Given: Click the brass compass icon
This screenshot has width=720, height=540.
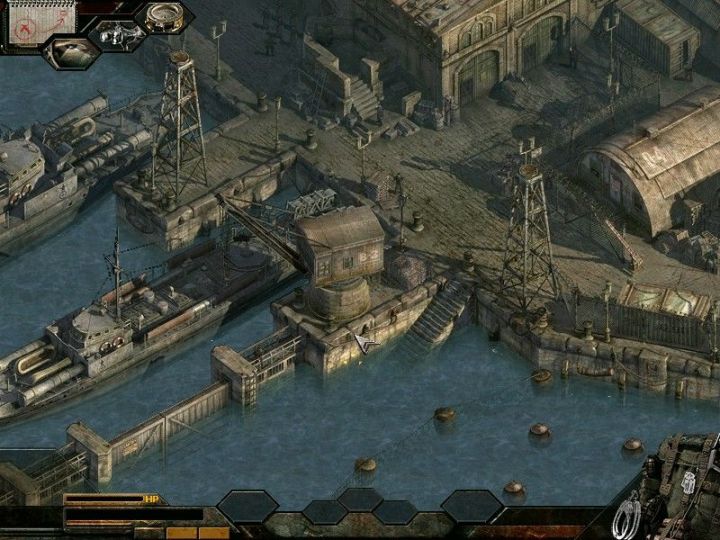Looking at the screenshot, I should point(164,16).
